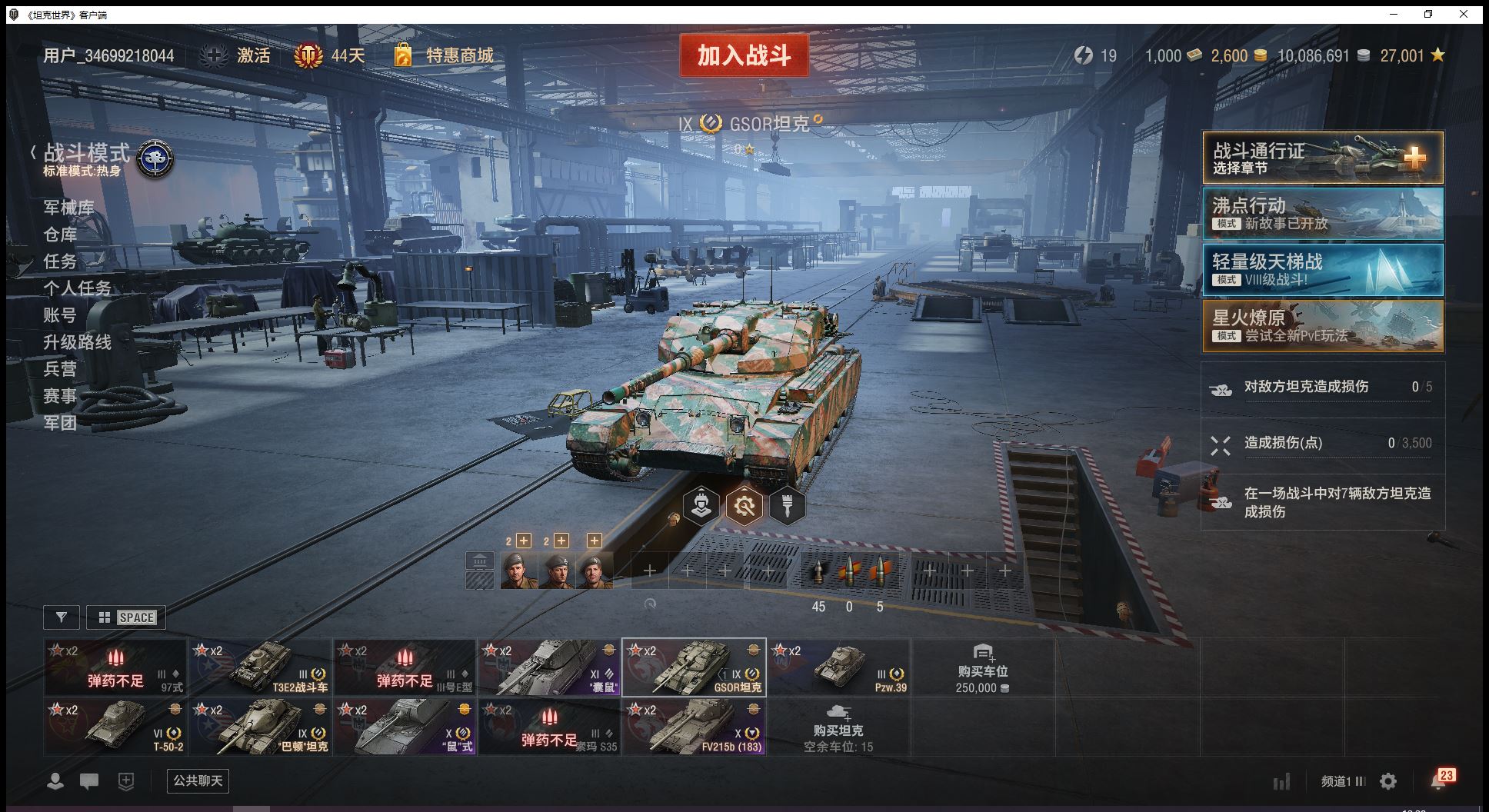Viewport: 1489px width, 812px height.
Task: Open the 战斗通行证 battle pass banner
Action: pyautogui.click(x=1322, y=158)
